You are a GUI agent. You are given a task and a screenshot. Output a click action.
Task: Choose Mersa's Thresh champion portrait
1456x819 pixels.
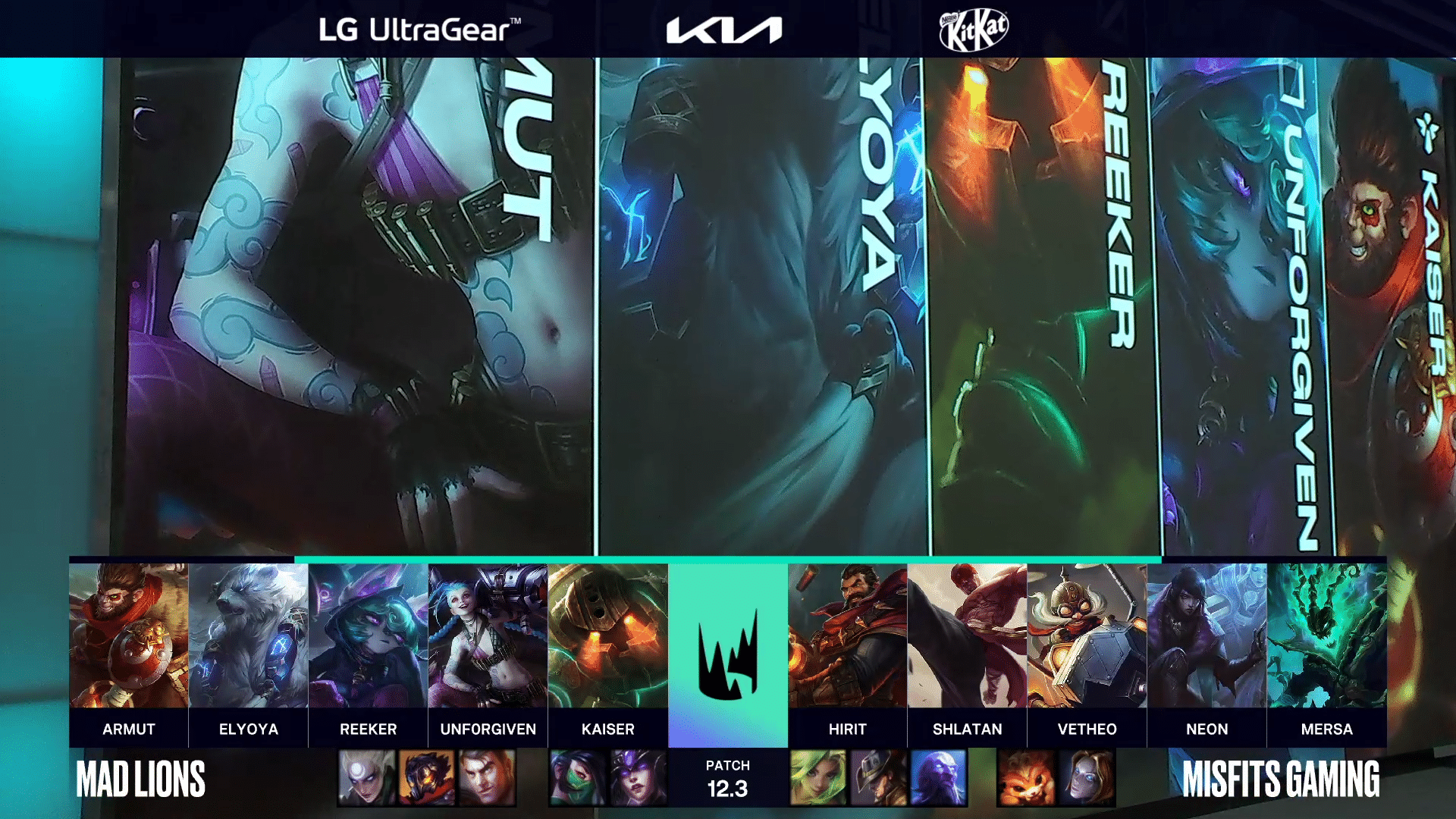point(1327,635)
